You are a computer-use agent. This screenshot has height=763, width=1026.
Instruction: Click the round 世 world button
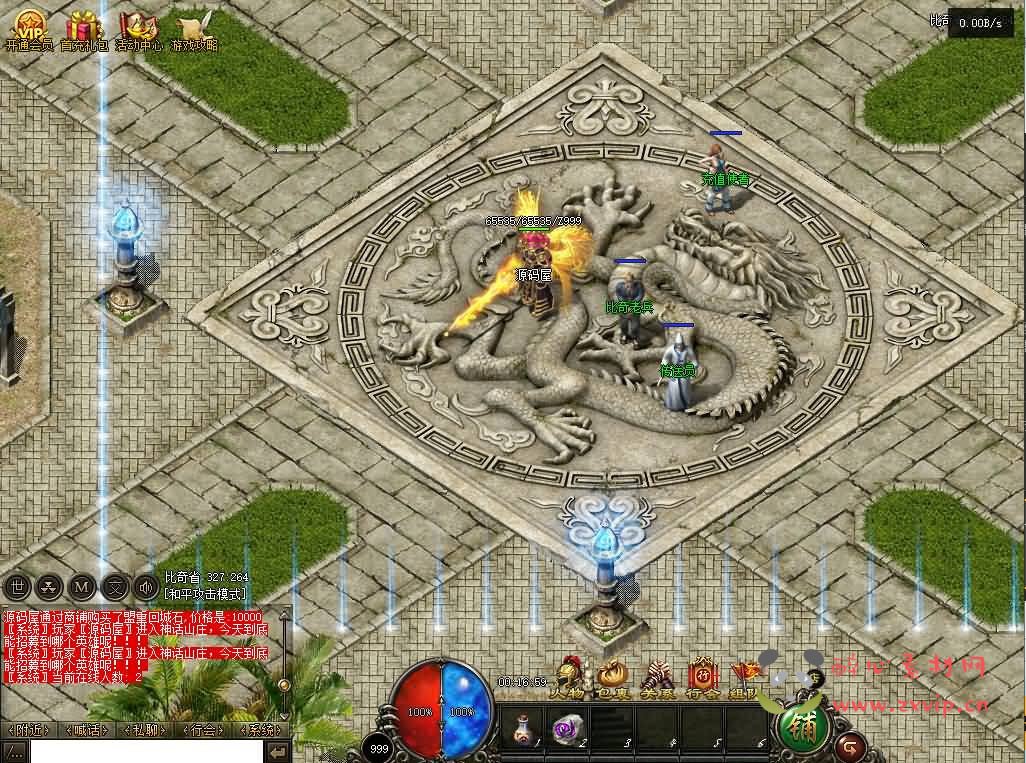(17, 586)
